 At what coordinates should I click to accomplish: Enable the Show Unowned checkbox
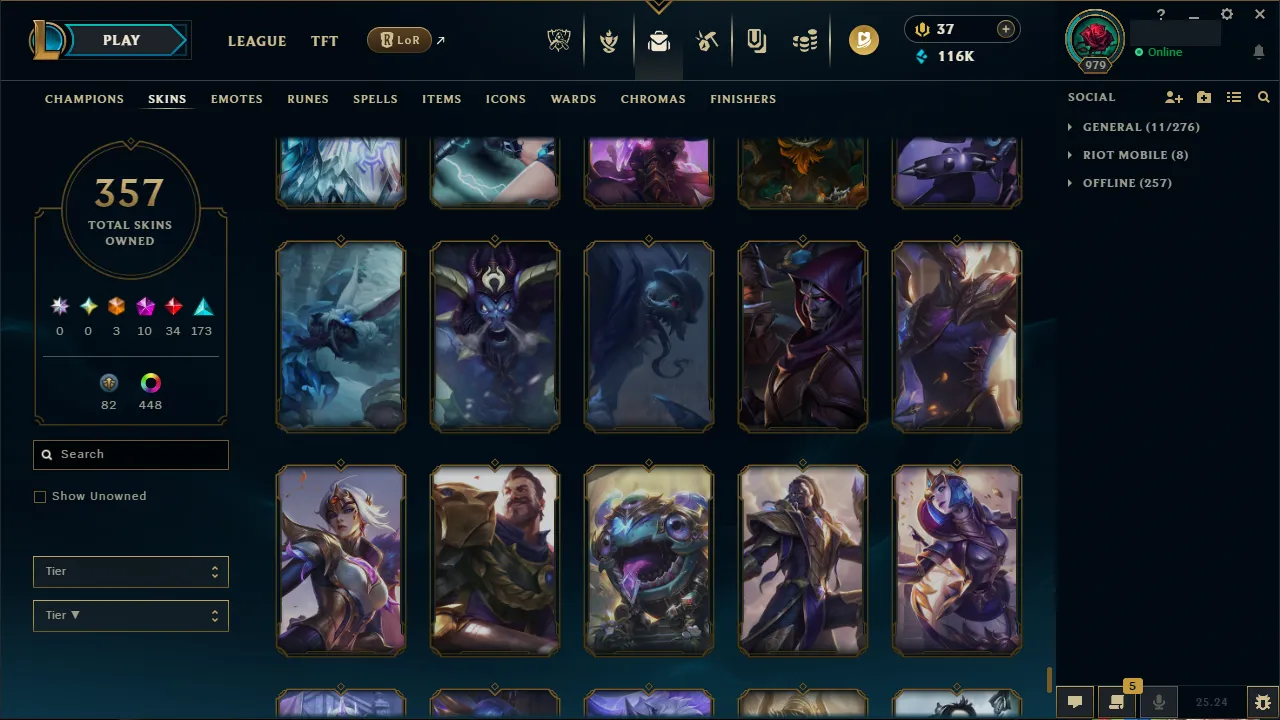tap(40, 496)
